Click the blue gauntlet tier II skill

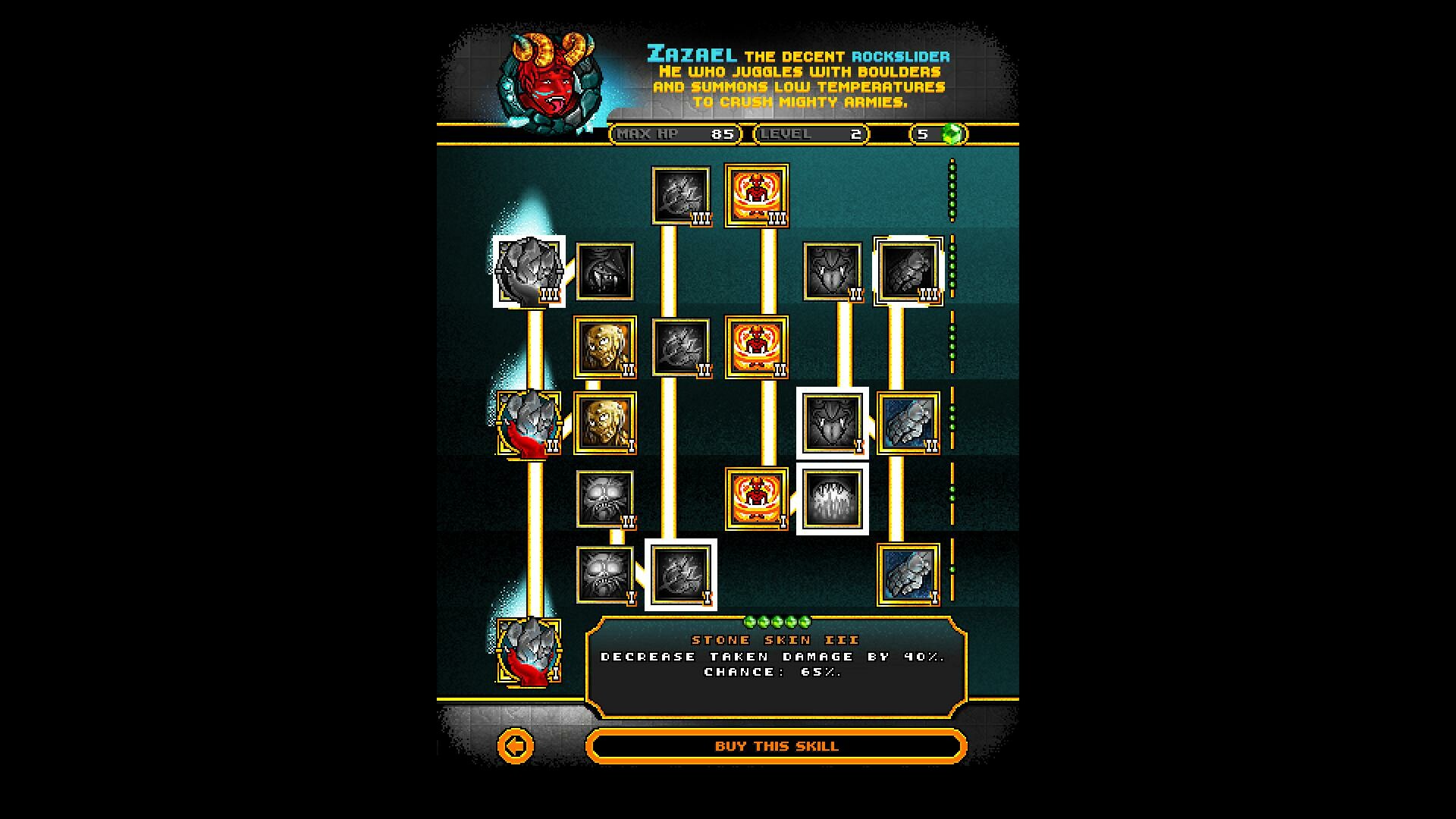[x=908, y=422]
